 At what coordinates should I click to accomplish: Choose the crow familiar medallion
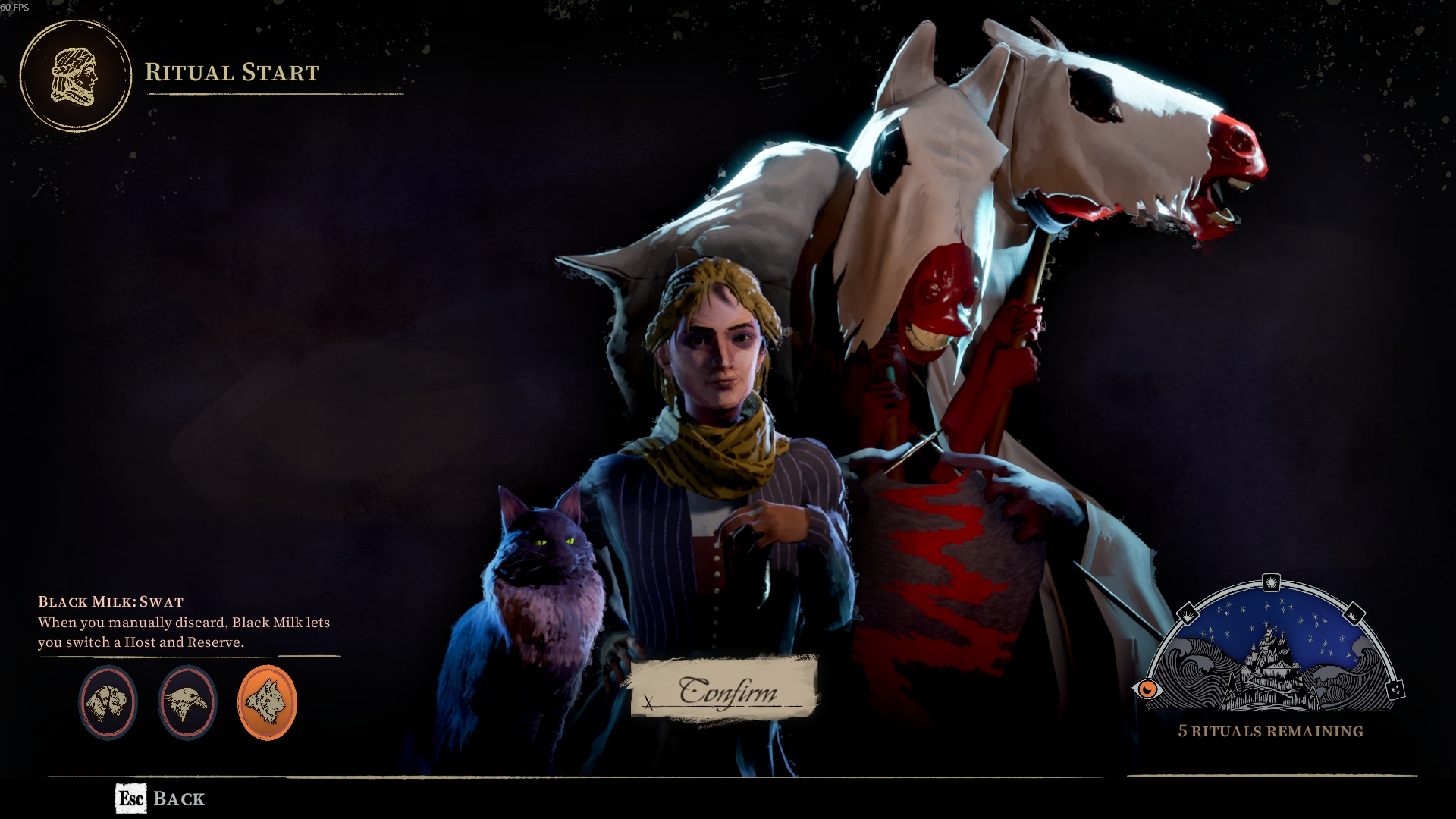[187, 702]
